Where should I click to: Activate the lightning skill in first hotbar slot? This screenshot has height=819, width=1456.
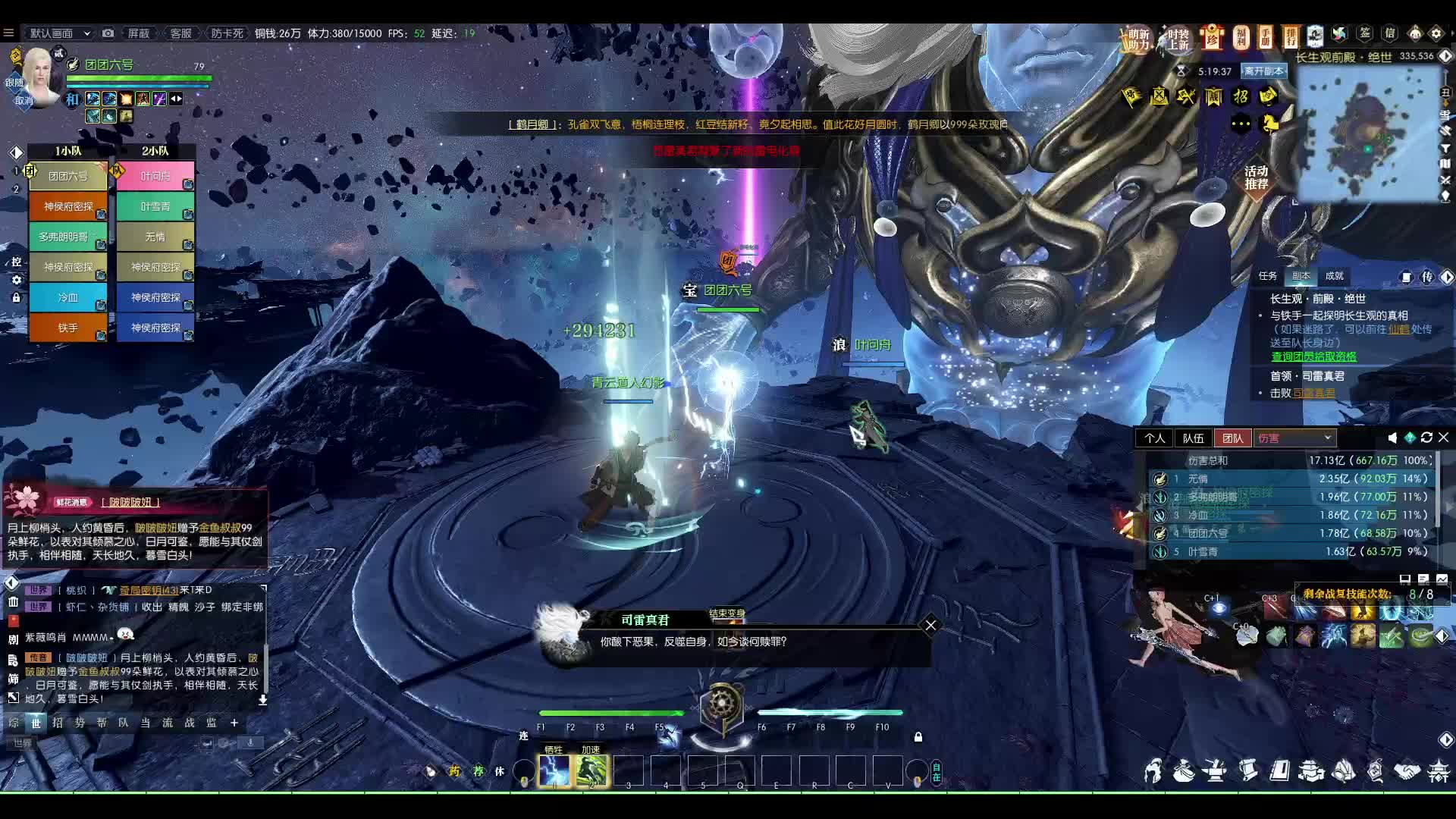[554, 771]
